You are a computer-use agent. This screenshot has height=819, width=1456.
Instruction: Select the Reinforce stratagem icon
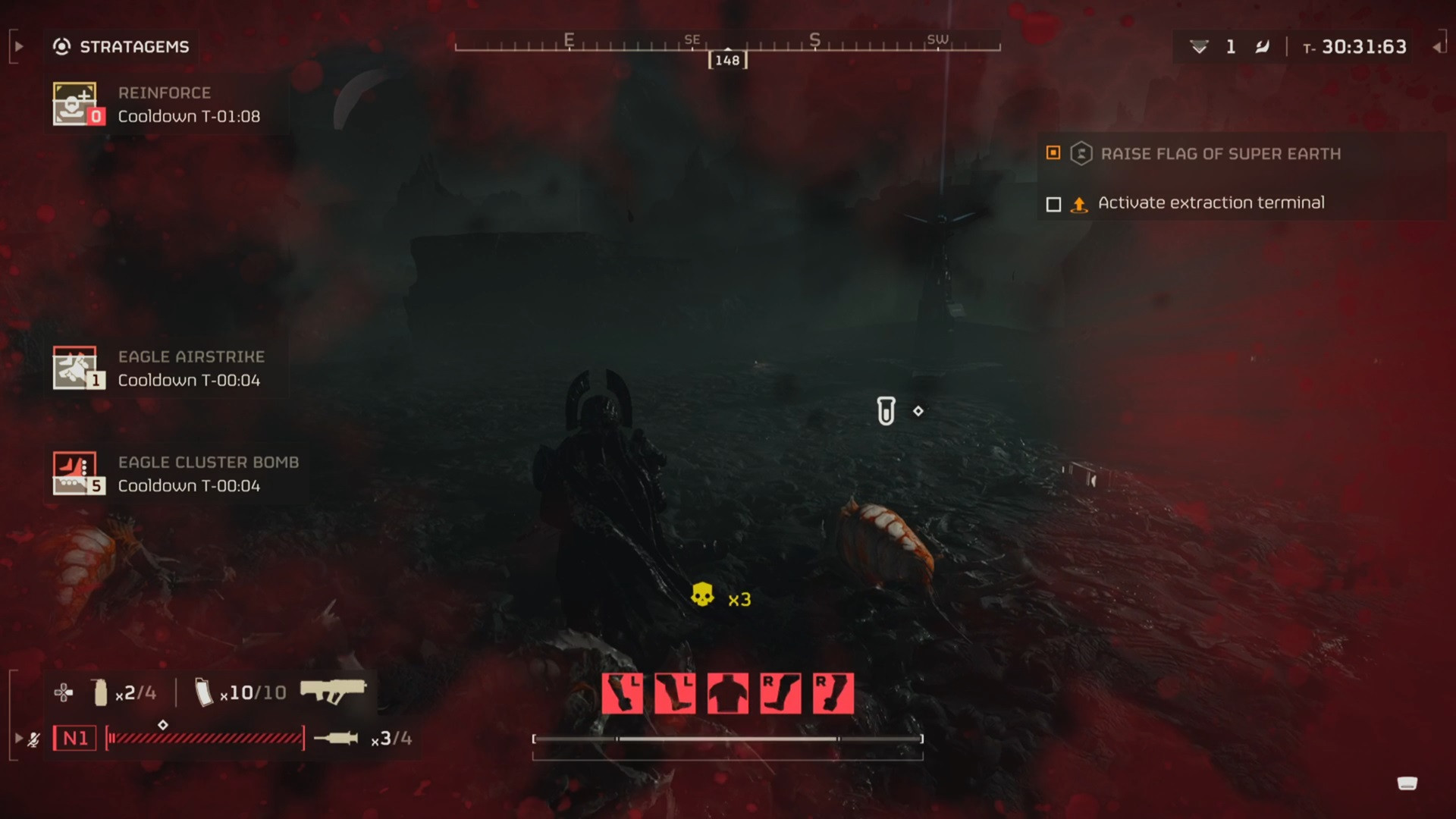[74, 104]
